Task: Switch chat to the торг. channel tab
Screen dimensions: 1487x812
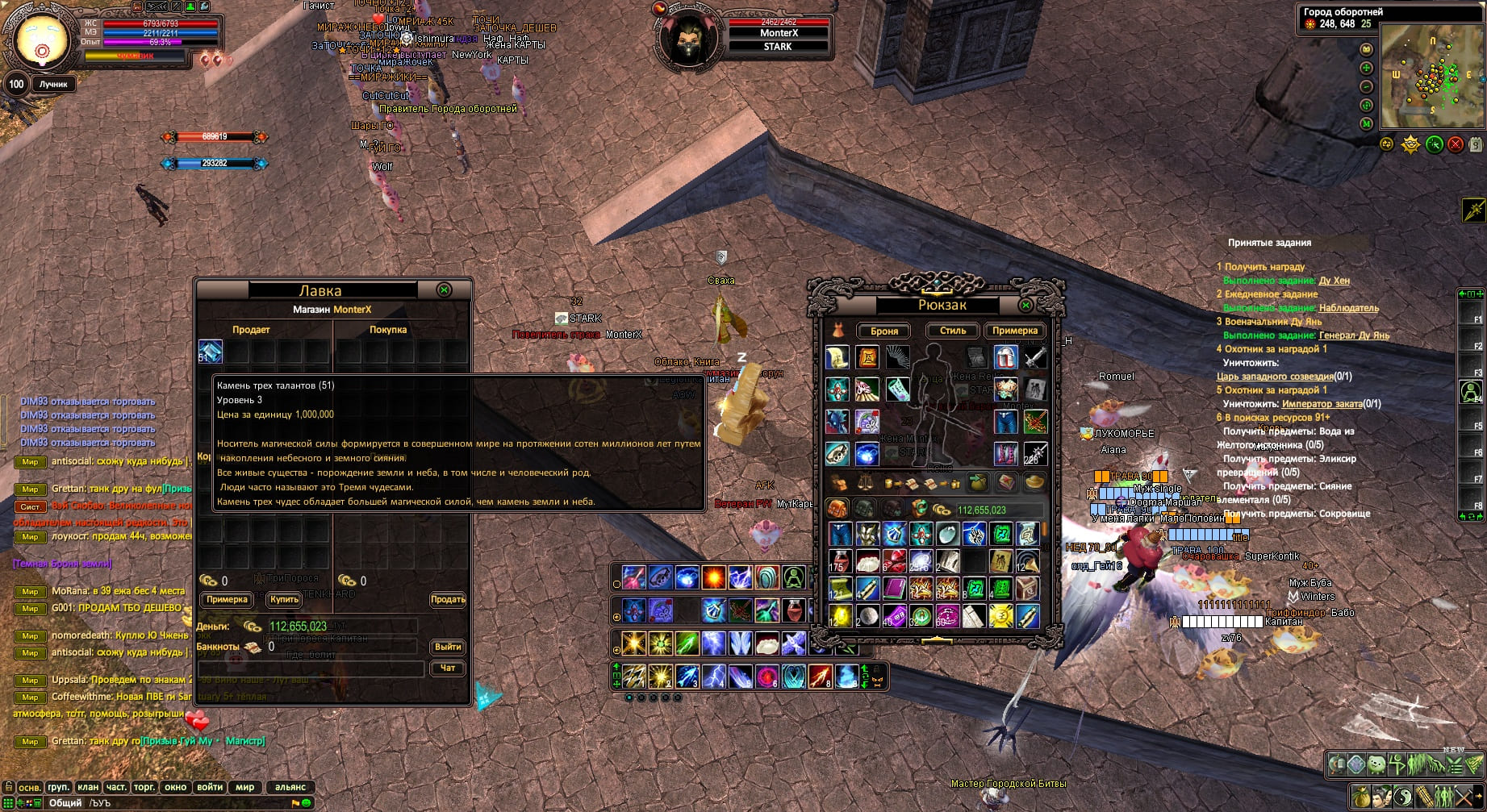Action: point(144,787)
